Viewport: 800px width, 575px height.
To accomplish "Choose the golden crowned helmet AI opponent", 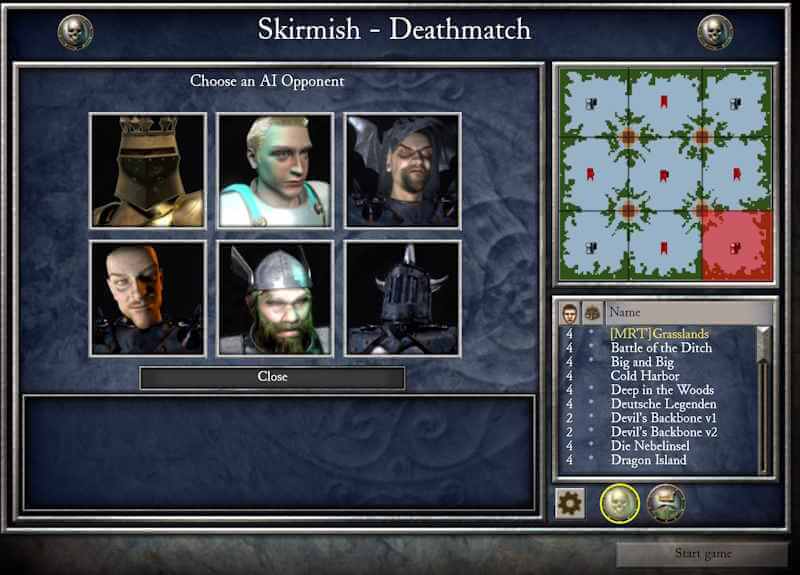I will pyautogui.click(x=148, y=171).
